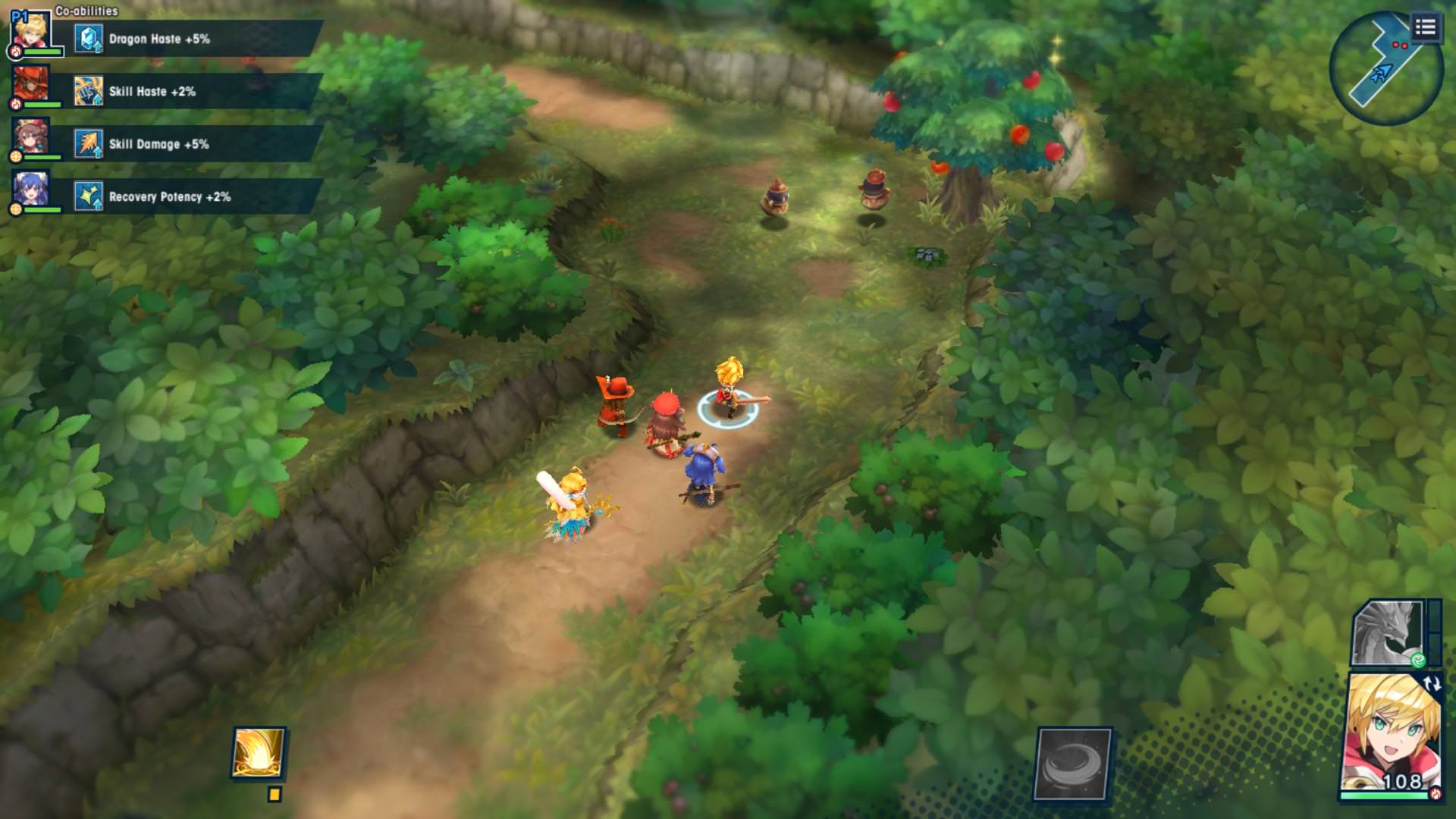Switch to the red-hat party member portrait
Image resolution: width=1456 pixels, height=819 pixels.
(31, 84)
